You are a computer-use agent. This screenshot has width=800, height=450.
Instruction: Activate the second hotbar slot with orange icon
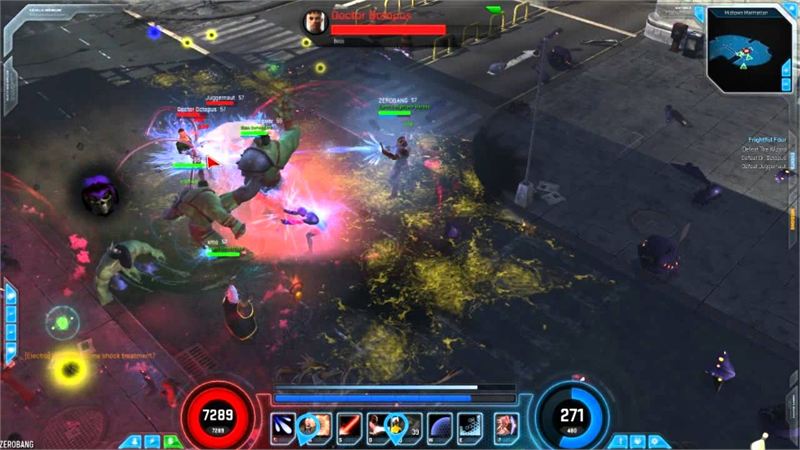316,427
